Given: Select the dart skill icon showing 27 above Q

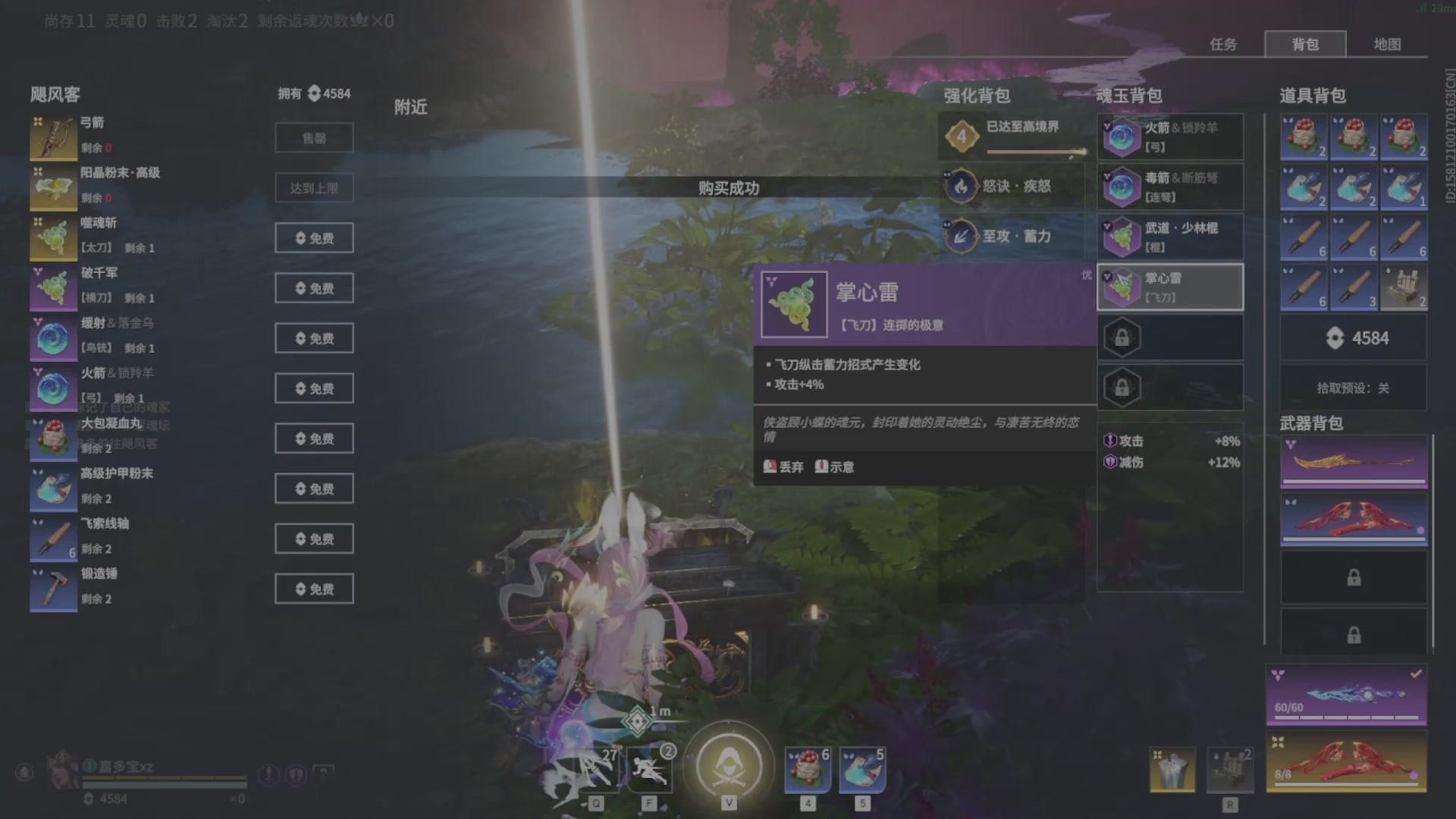Looking at the screenshot, I should click(594, 770).
